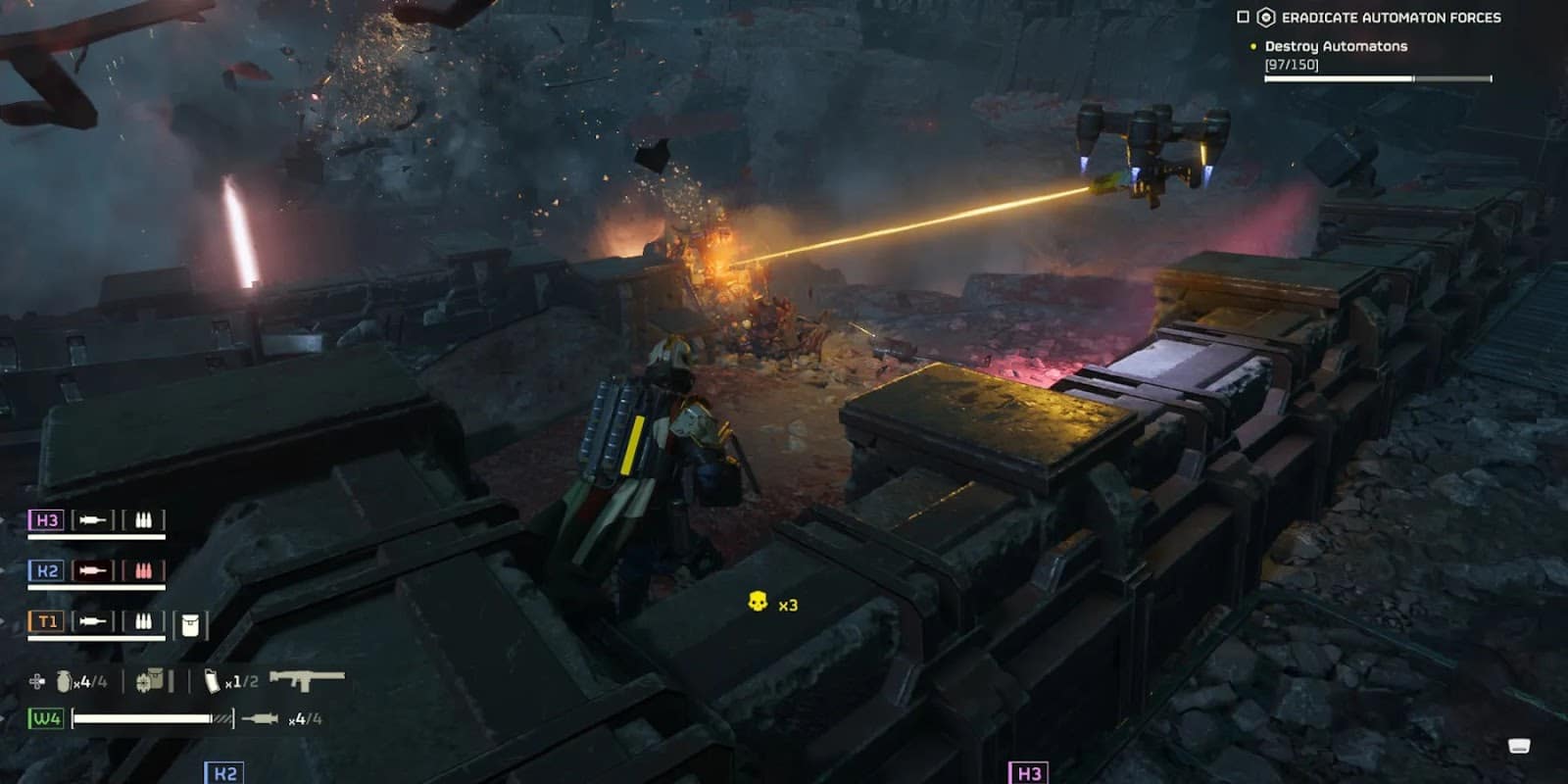1568x784 pixels.
Task: Select the magazine icon showing x1/2
Action: pyautogui.click(x=211, y=681)
